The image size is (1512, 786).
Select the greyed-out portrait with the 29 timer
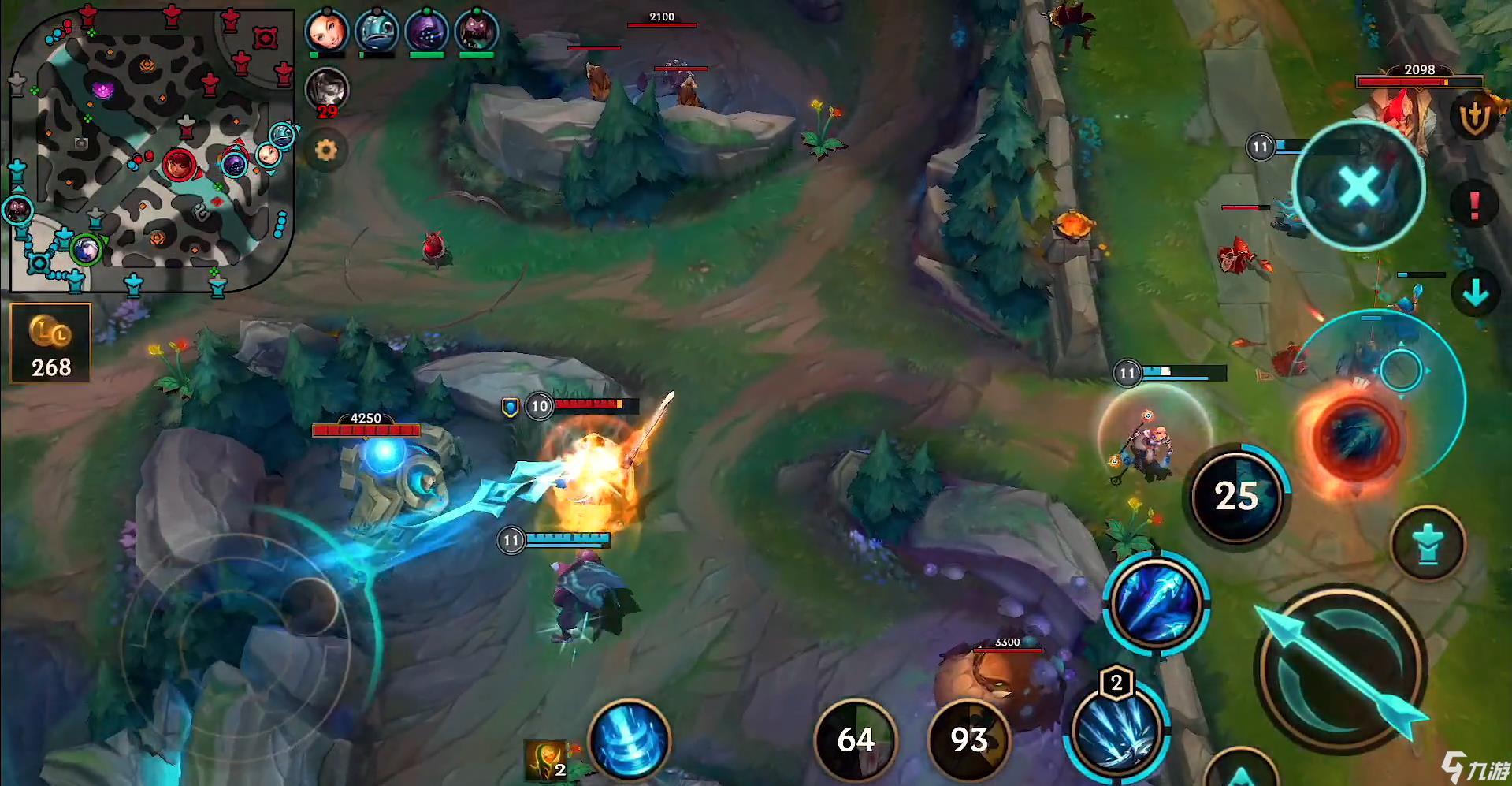point(326,88)
